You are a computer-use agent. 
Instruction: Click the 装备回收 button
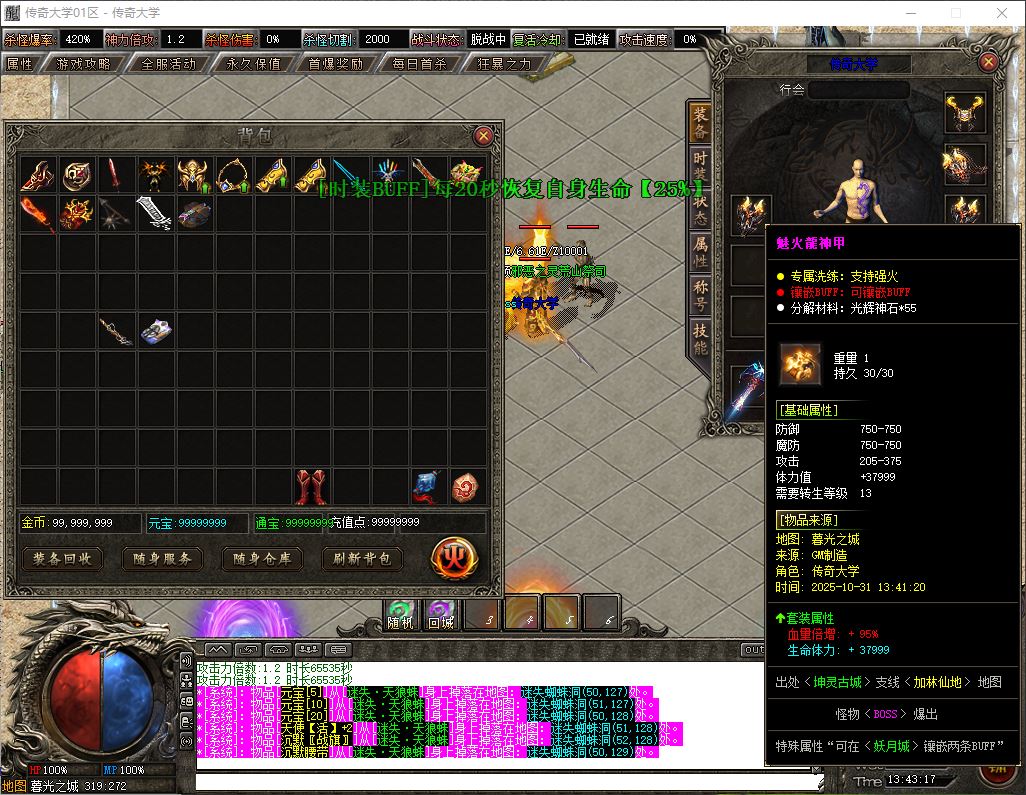63,558
